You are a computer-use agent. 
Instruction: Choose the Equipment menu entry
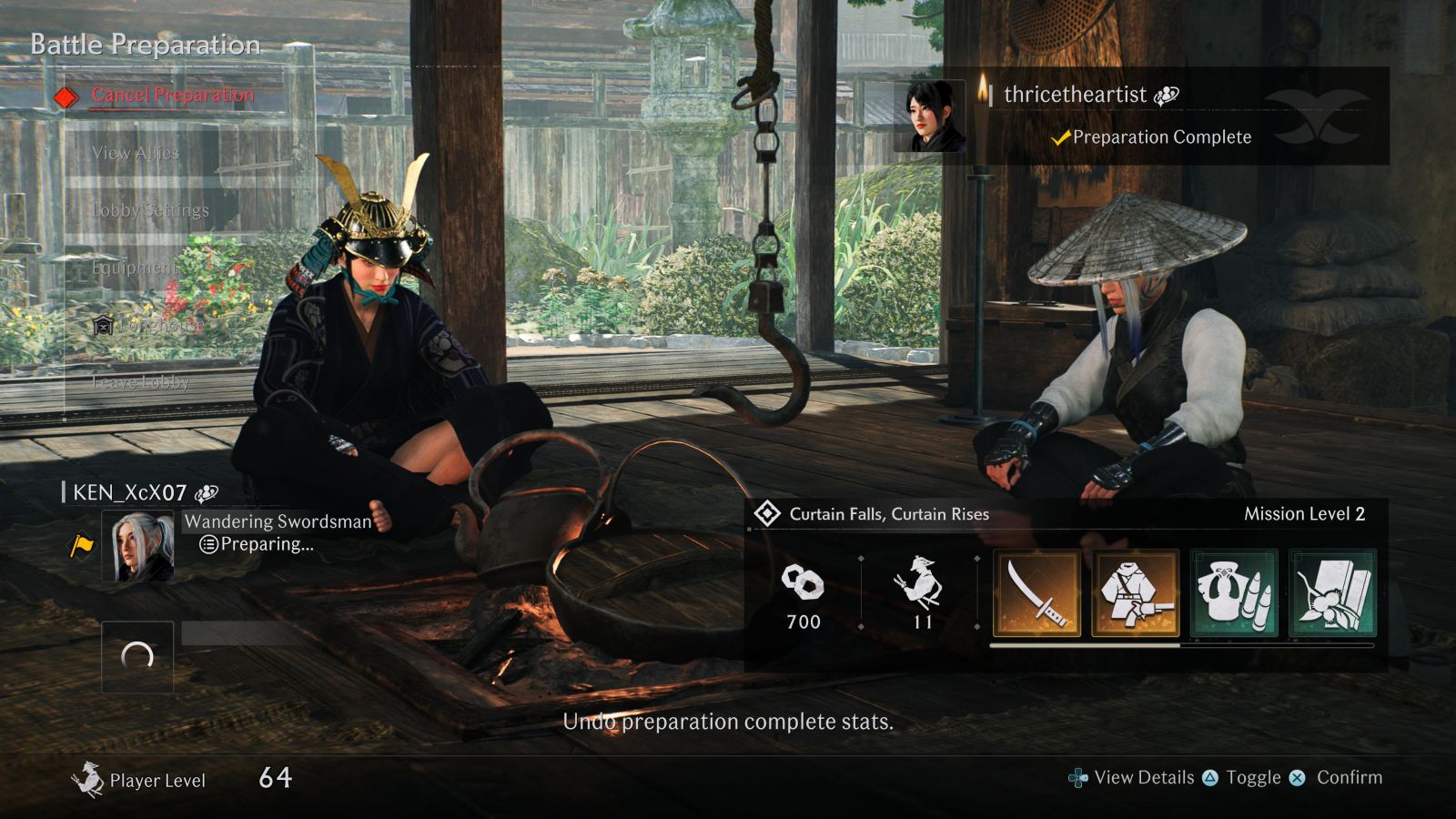point(135,268)
